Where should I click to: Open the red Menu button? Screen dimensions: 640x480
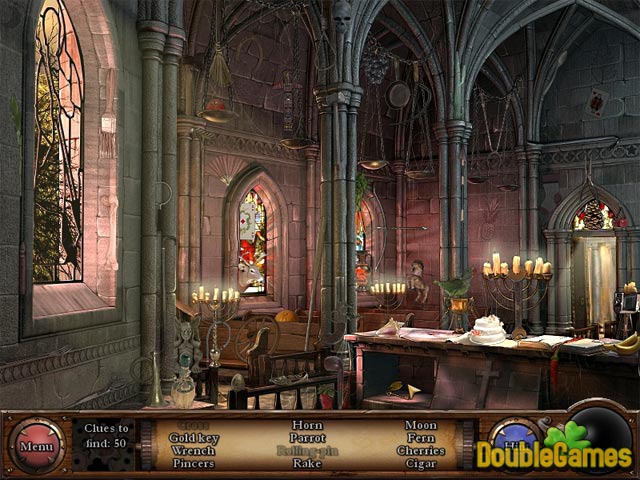point(36,446)
